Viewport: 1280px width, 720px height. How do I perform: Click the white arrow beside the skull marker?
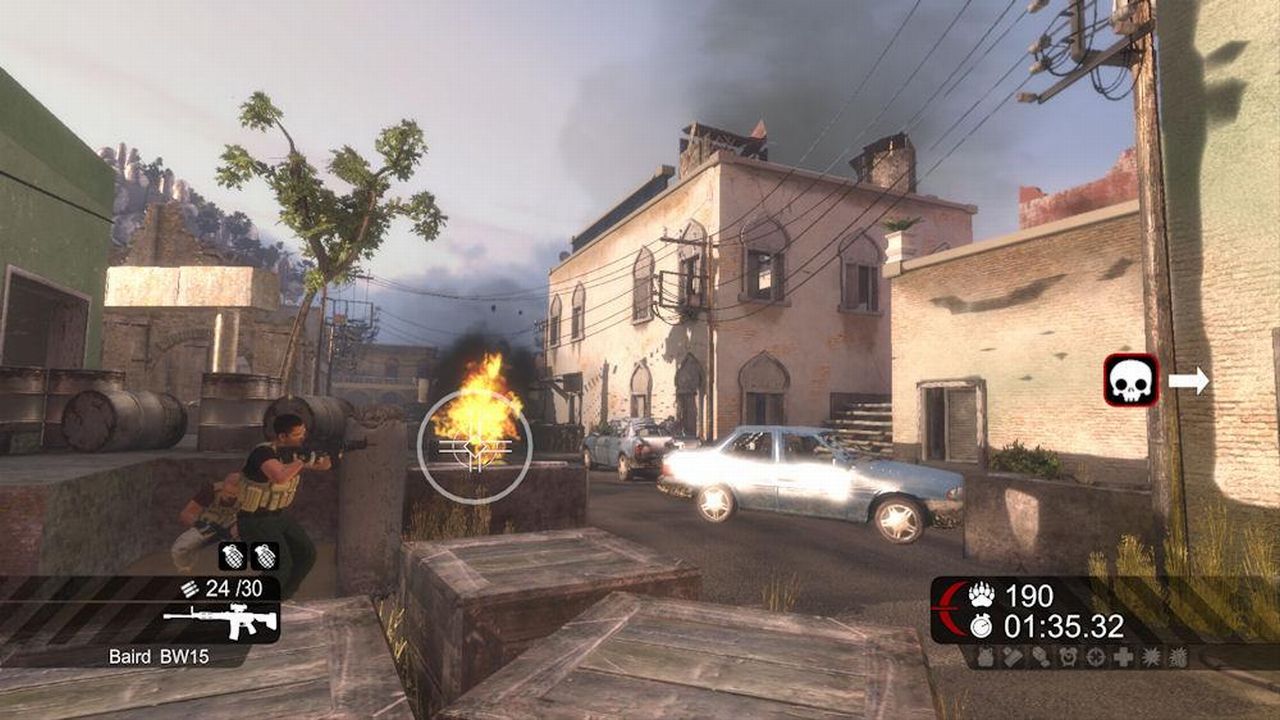tap(1189, 380)
